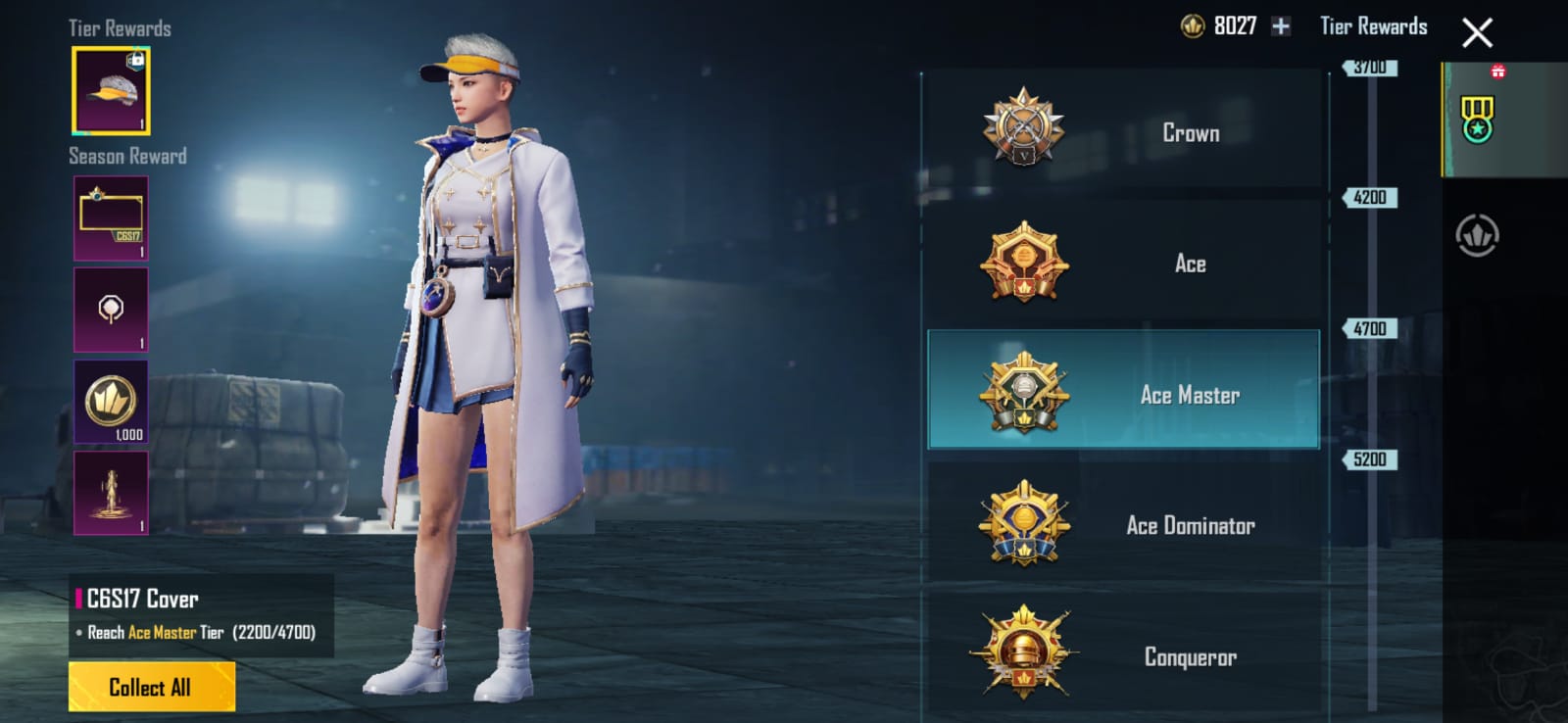This screenshot has width=1568, height=723.
Task: Select the yellow visor cap tier reward
Action: coord(111,91)
